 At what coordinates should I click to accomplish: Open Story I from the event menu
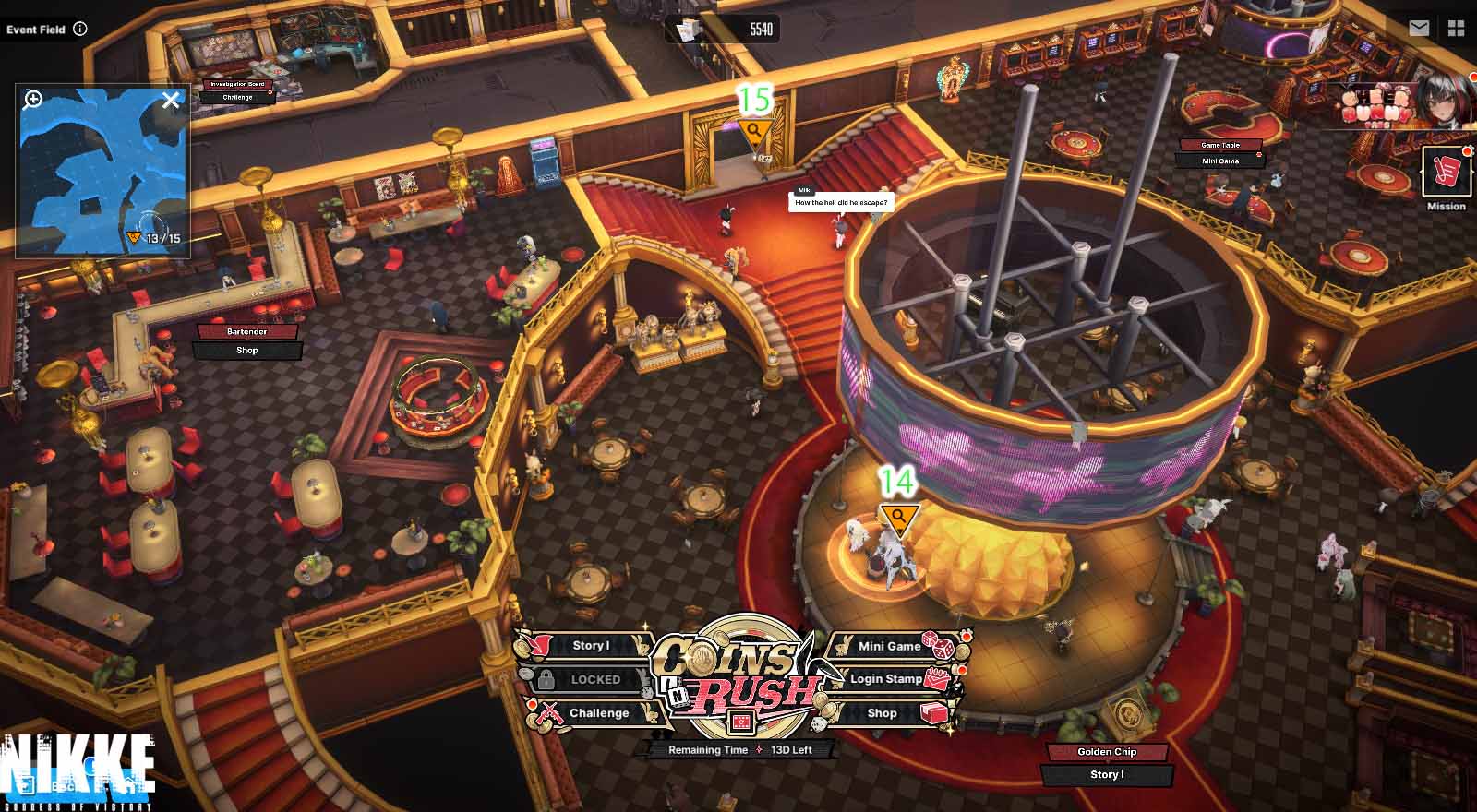591,646
